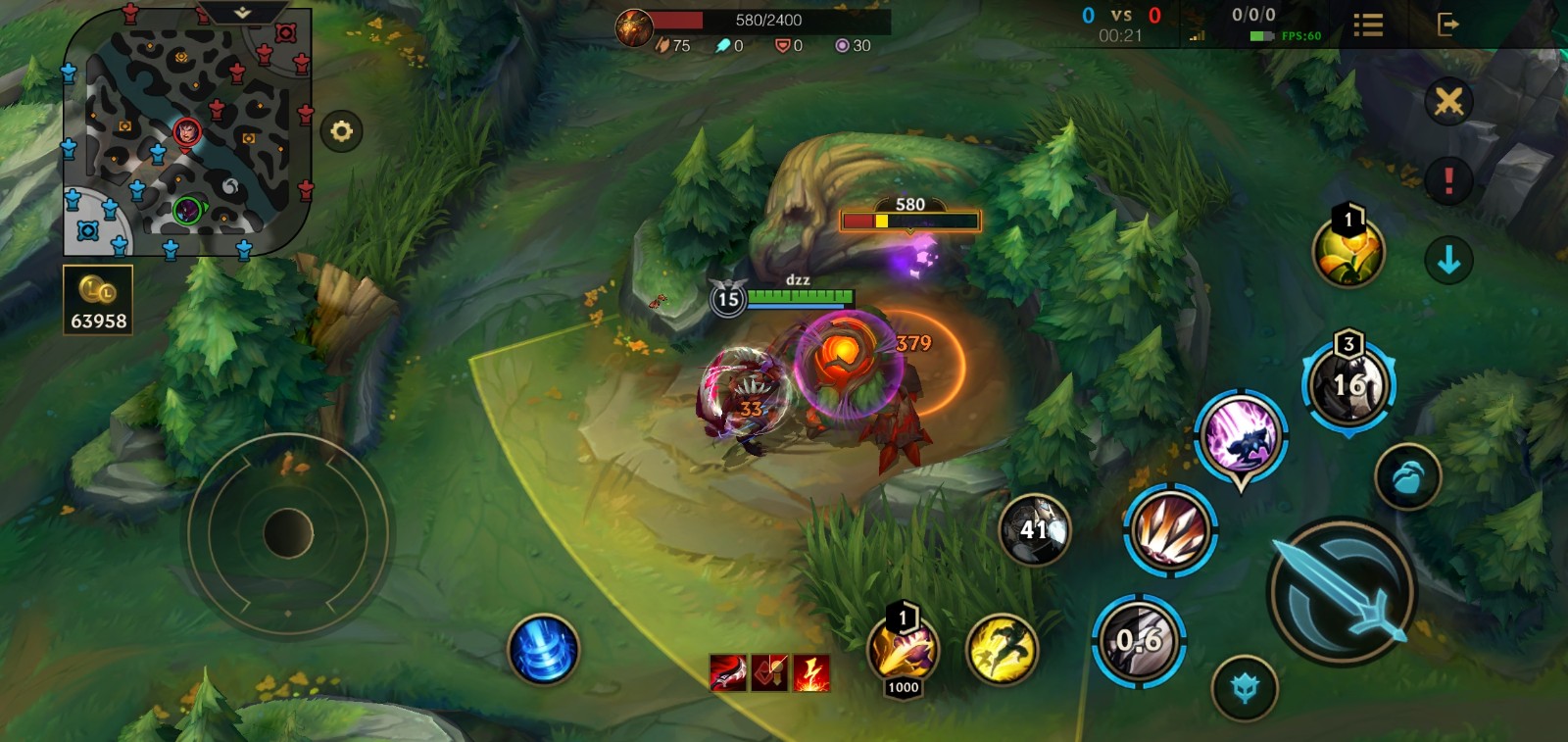Tap the blue down arrow button
1568x742 pixels.
(1448, 261)
